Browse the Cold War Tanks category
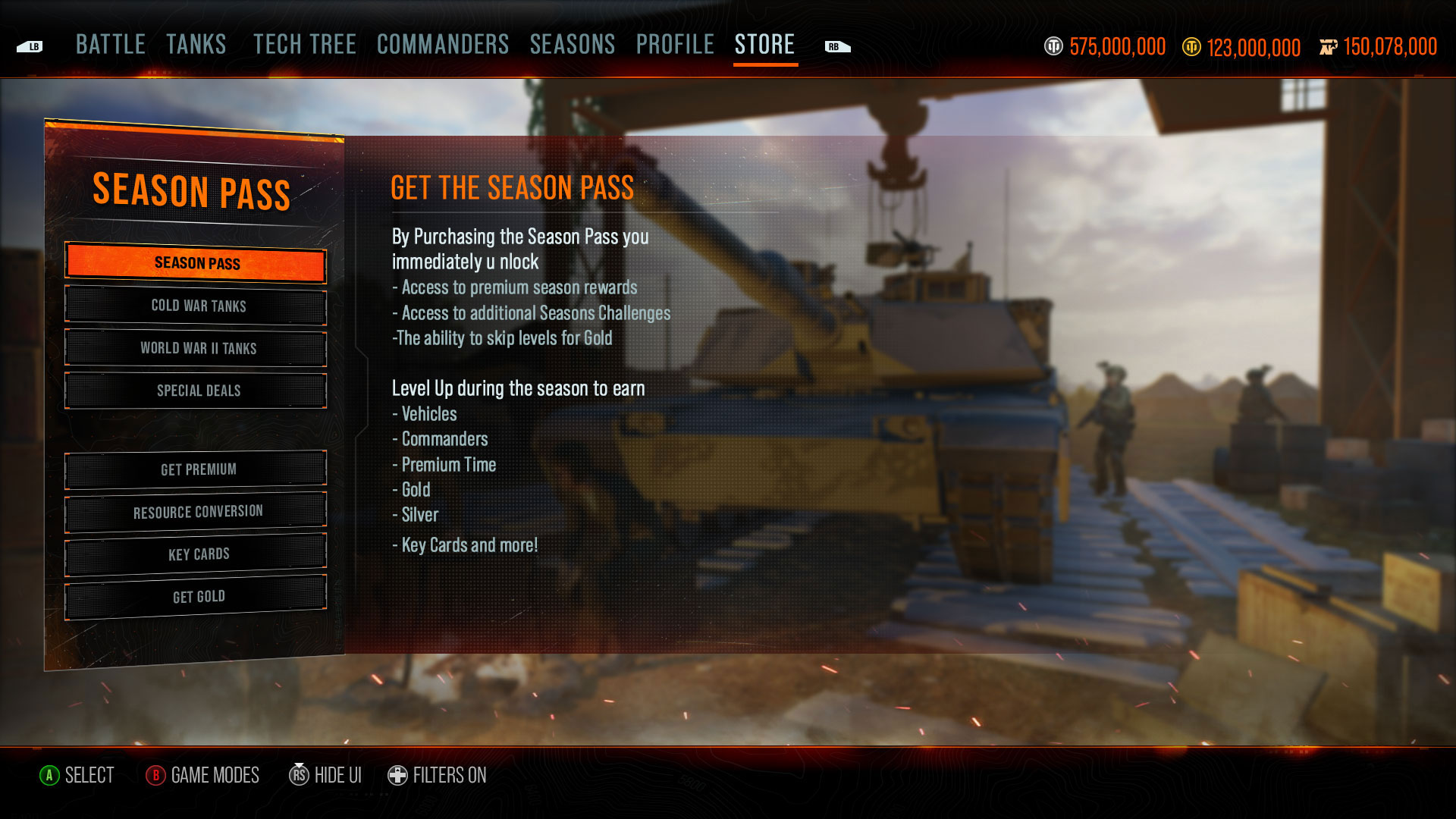 (x=196, y=306)
